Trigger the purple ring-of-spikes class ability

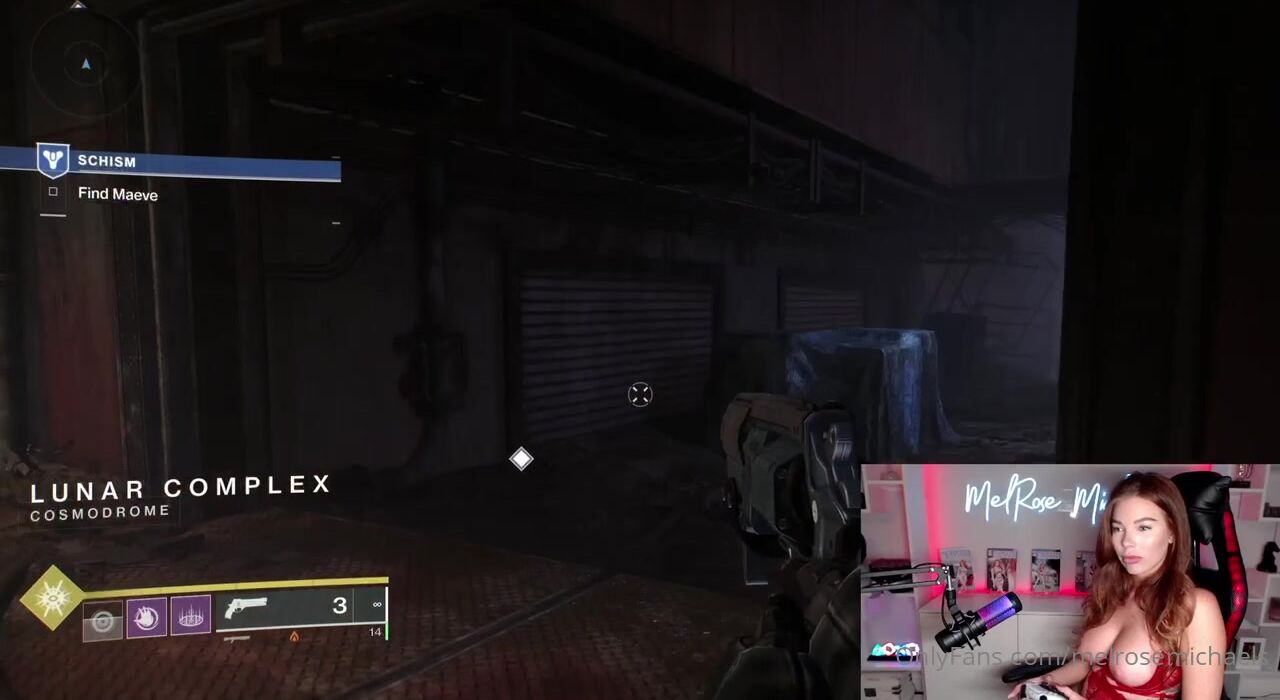[x=190, y=615]
